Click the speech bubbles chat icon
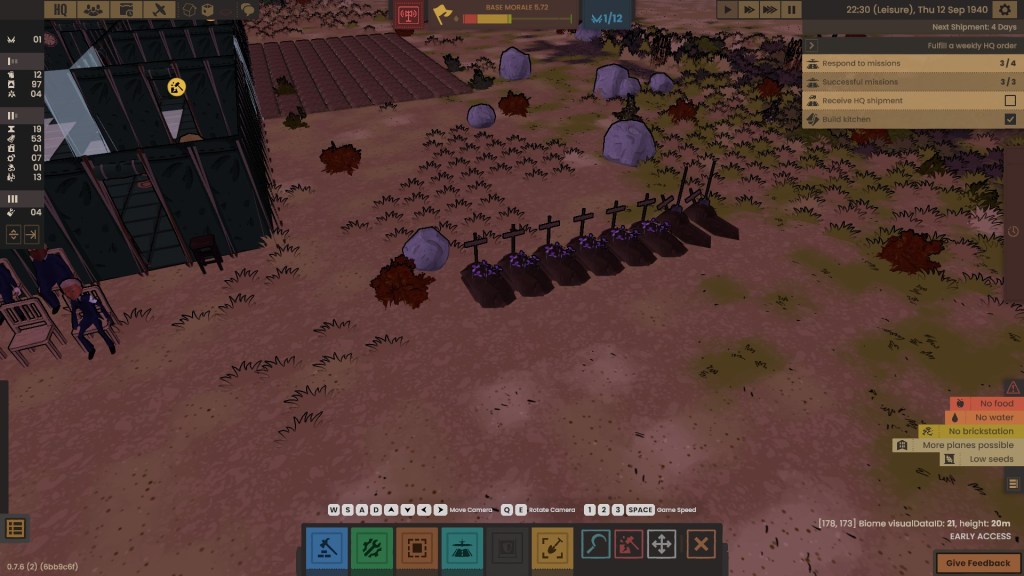Screen dimensions: 1024x576 247,10
